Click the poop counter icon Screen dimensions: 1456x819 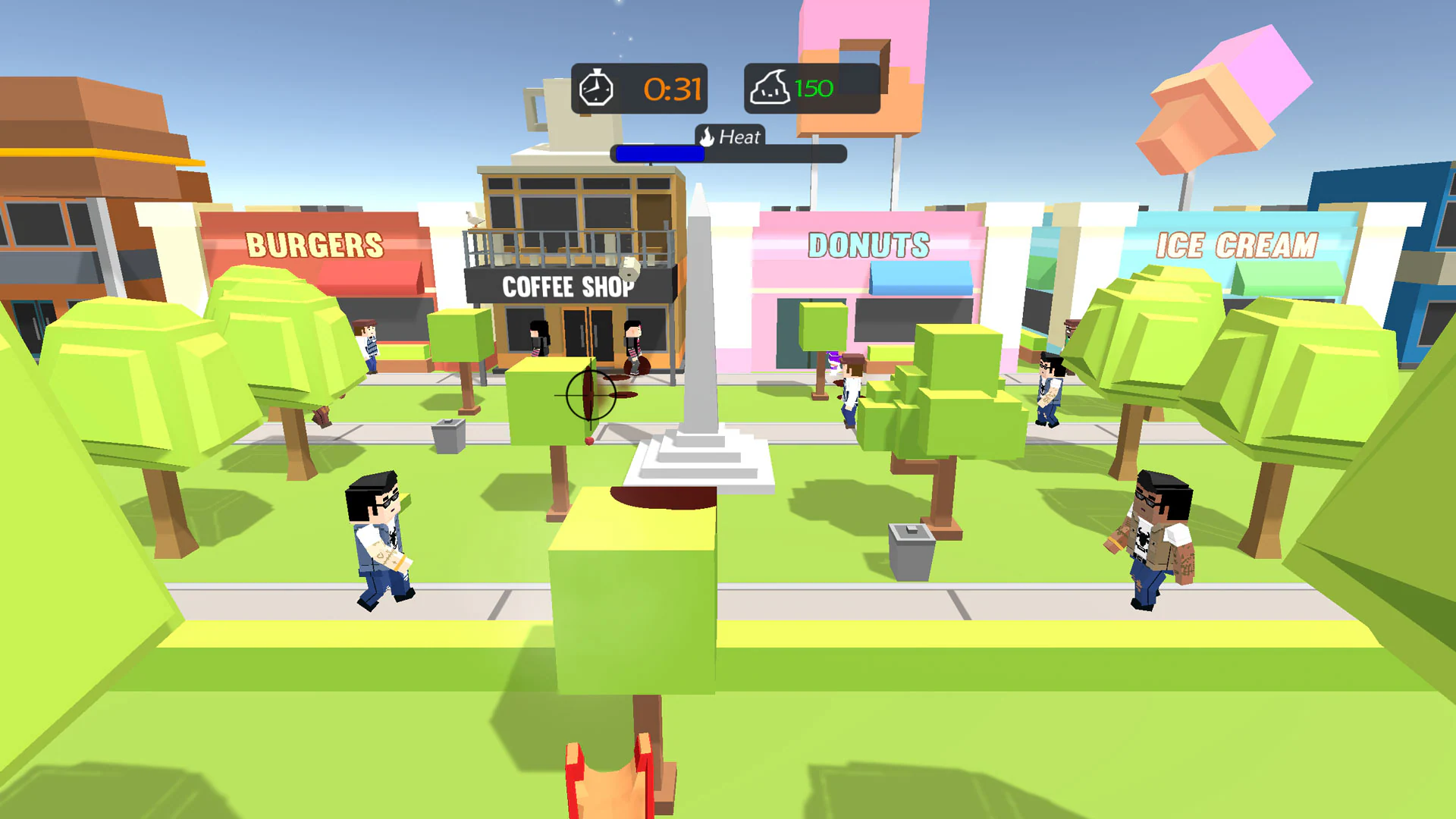click(771, 87)
